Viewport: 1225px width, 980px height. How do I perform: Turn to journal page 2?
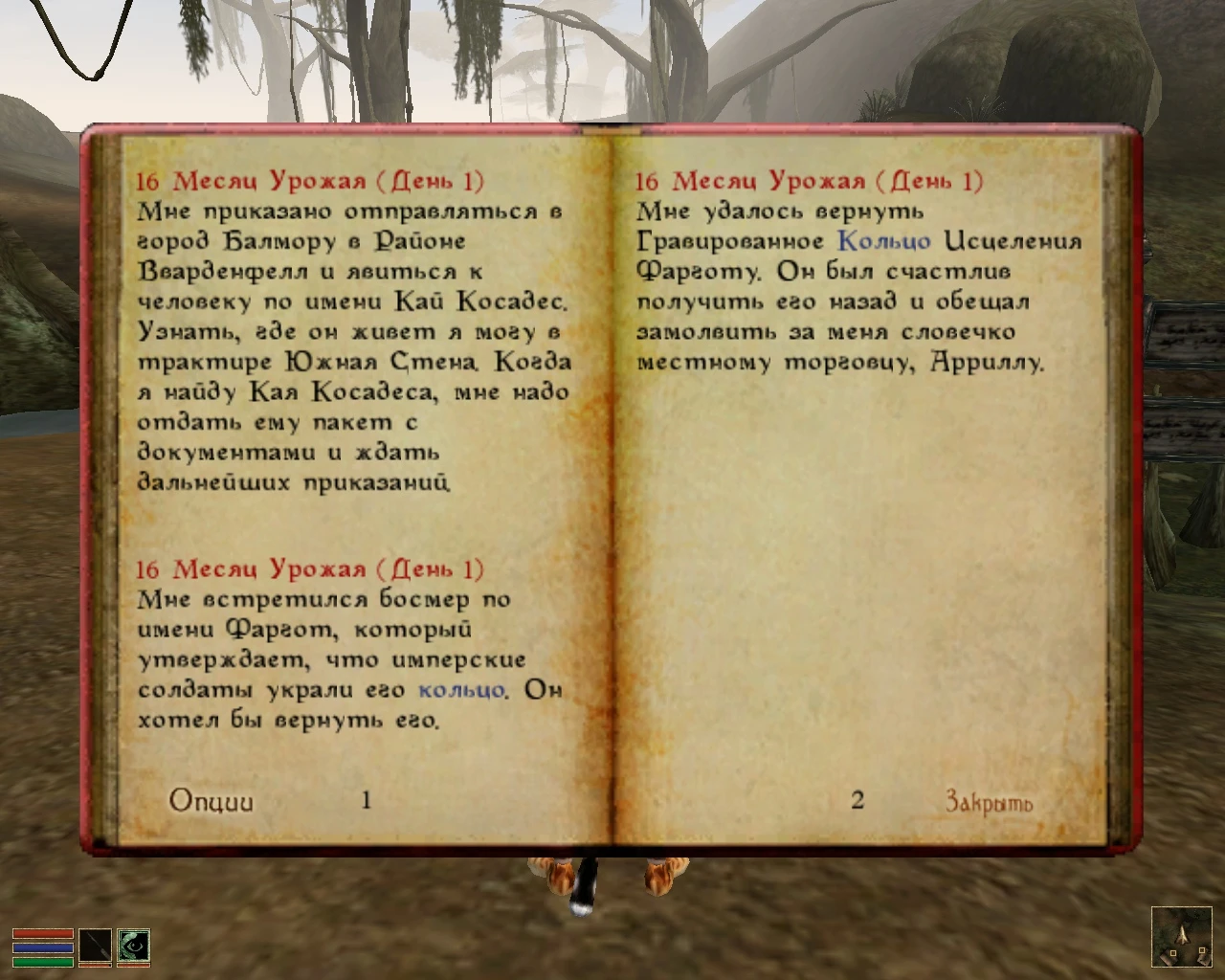(858, 799)
